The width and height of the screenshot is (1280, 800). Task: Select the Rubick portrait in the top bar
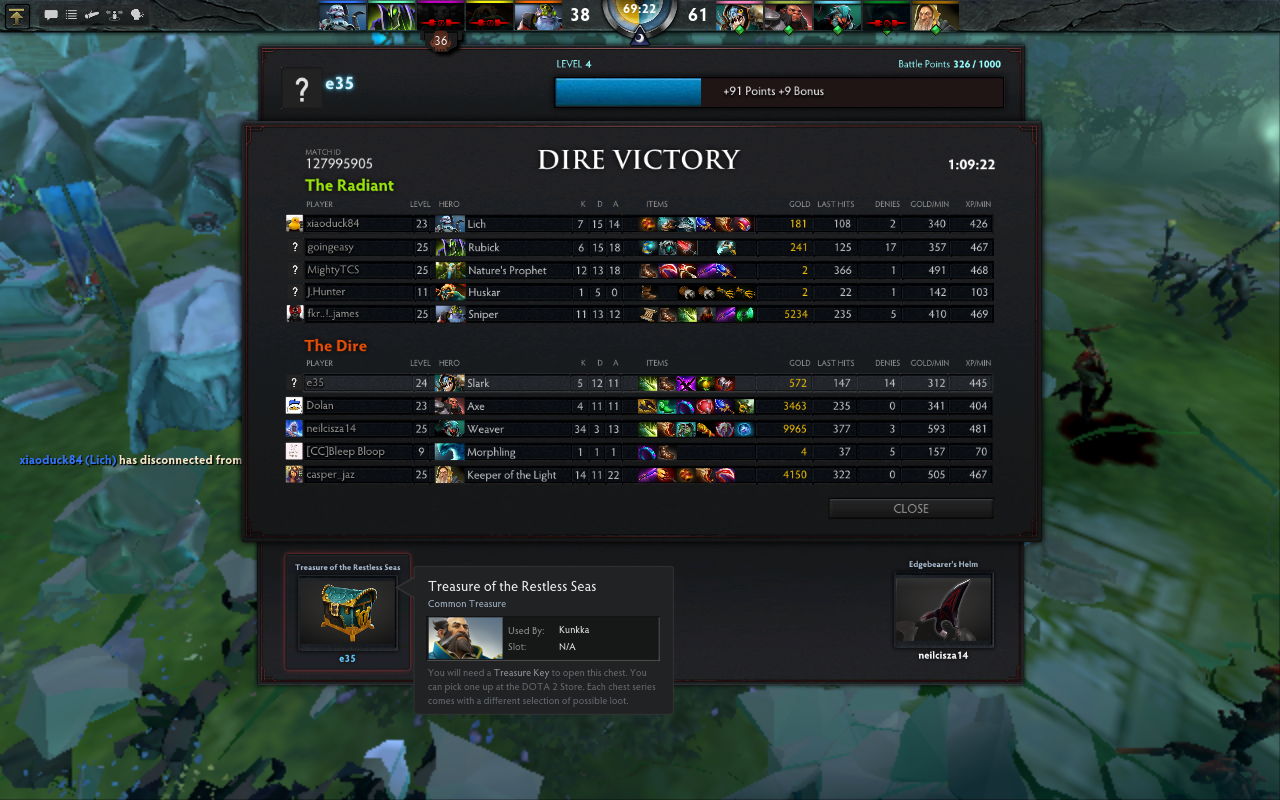coord(391,15)
